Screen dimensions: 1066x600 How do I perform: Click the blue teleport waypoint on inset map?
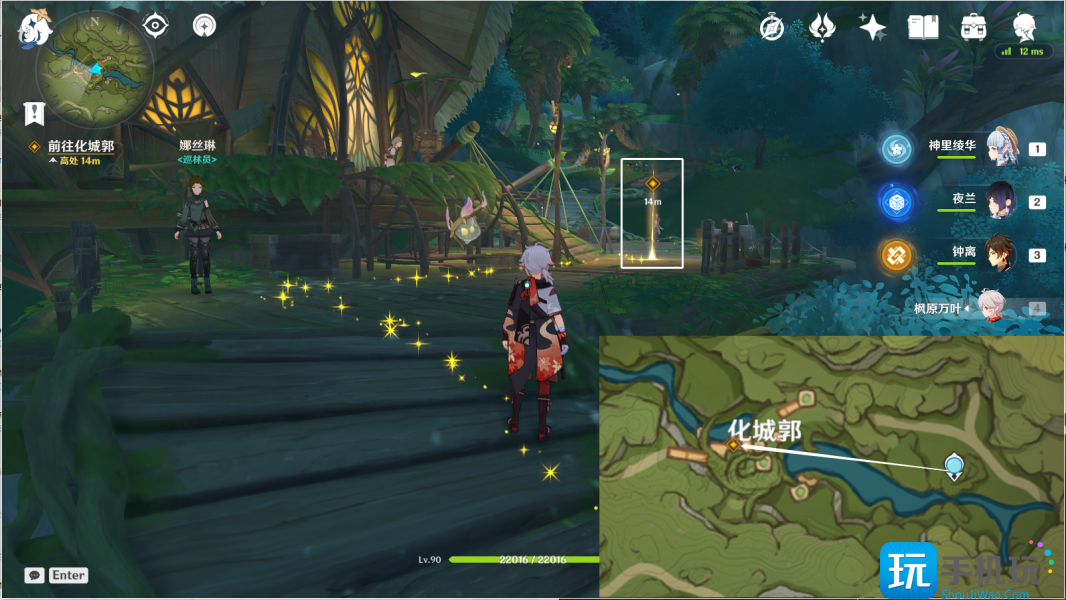point(954,465)
